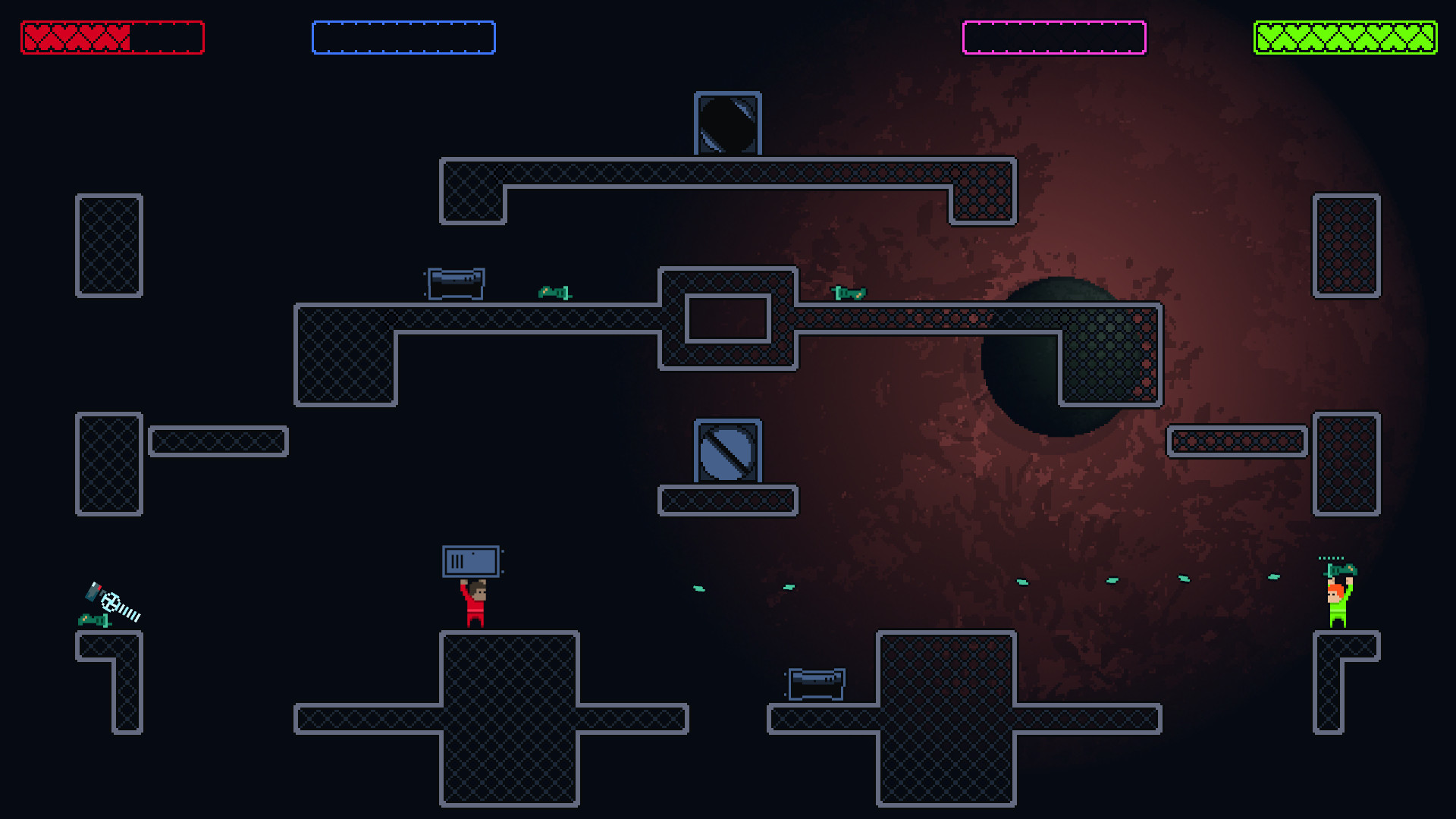Select the dark cannon block at the top

(727, 125)
